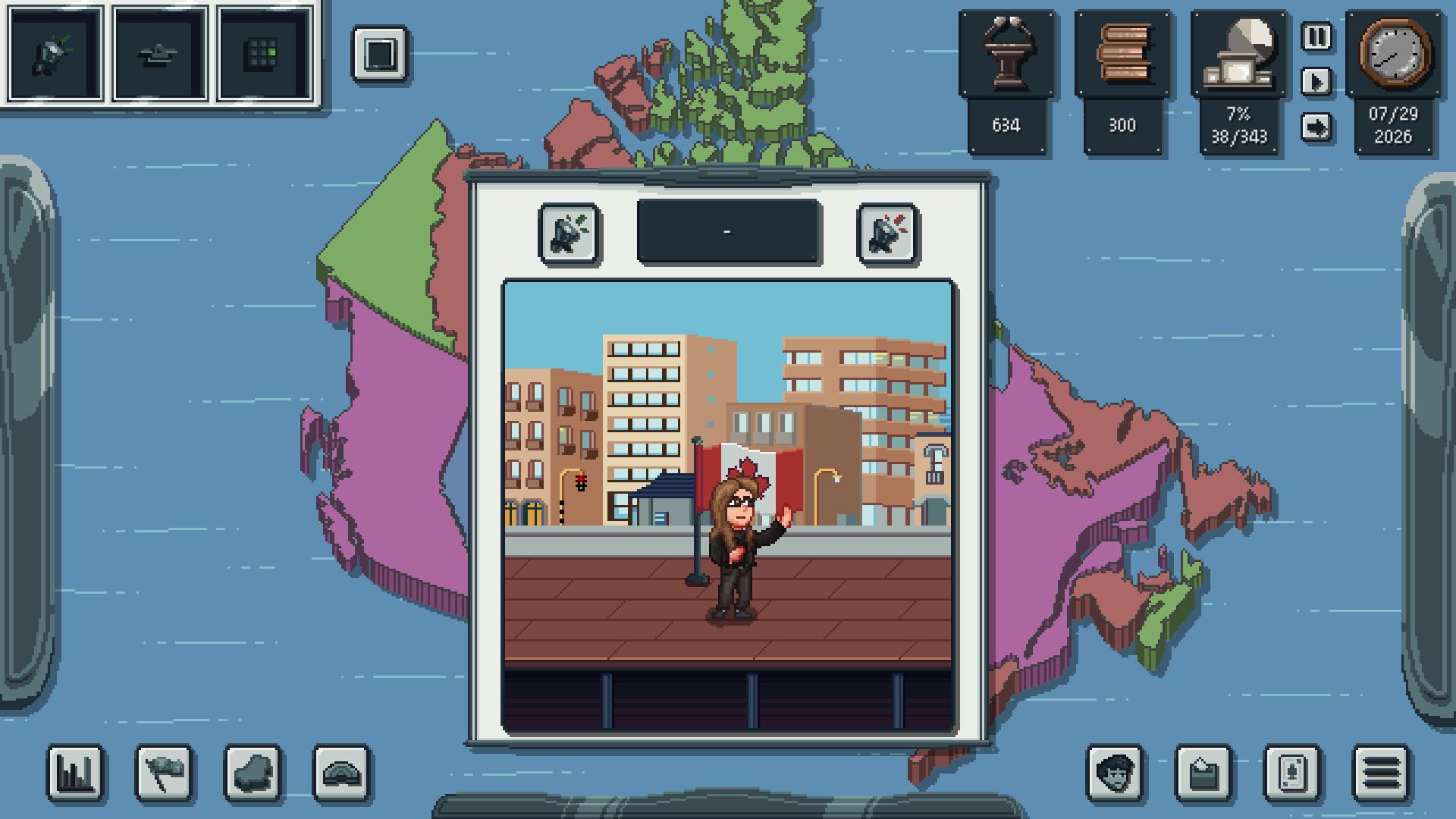Click the stack of books icon

(1123, 54)
